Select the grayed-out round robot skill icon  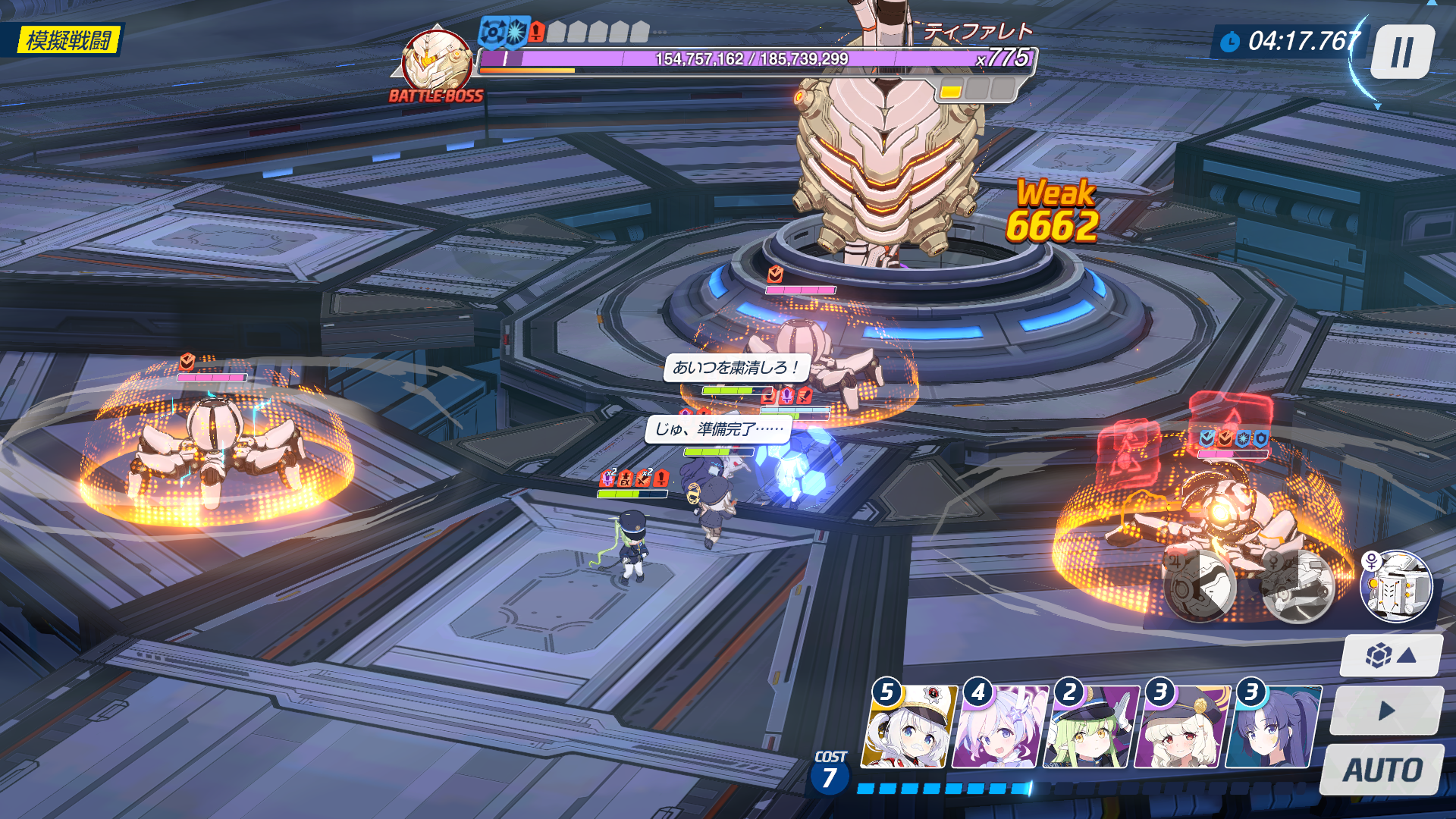[1200, 585]
